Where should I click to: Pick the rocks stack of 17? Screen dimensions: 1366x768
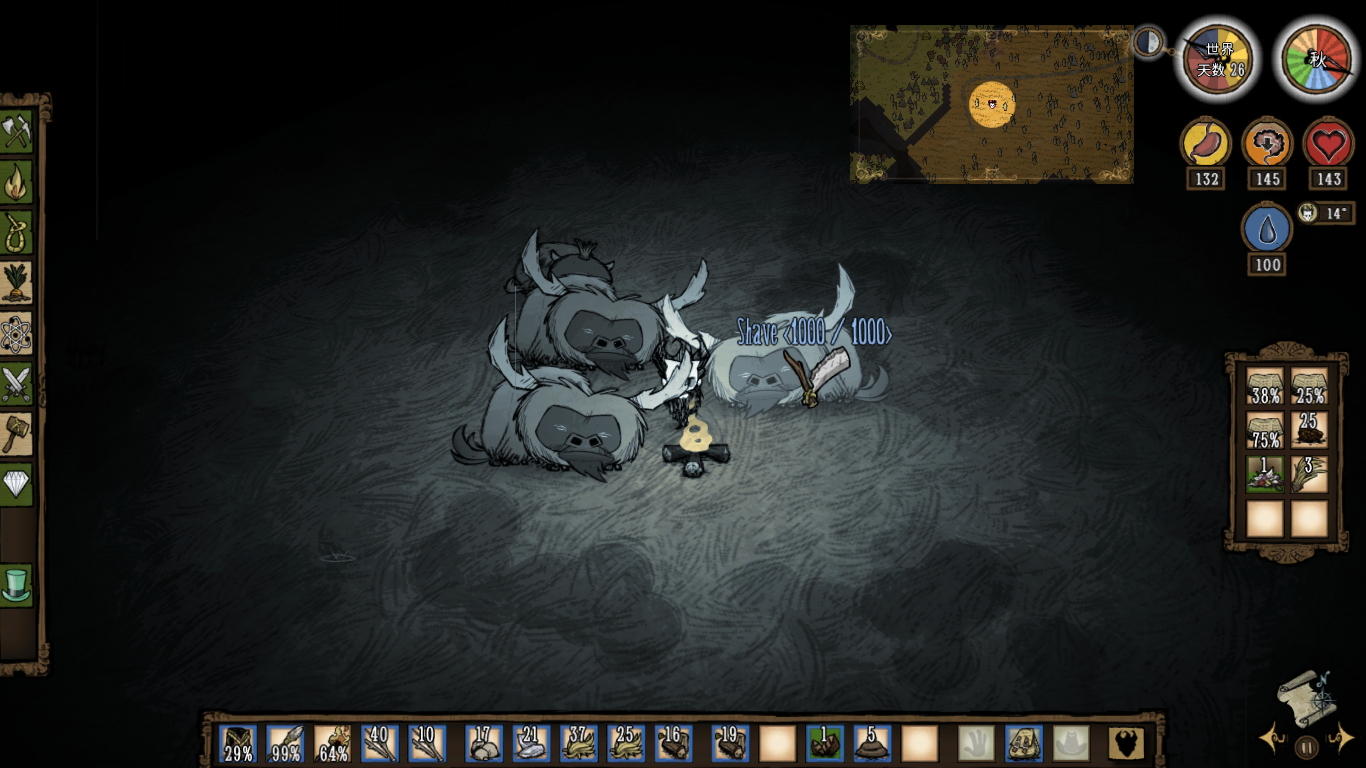[484, 744]
